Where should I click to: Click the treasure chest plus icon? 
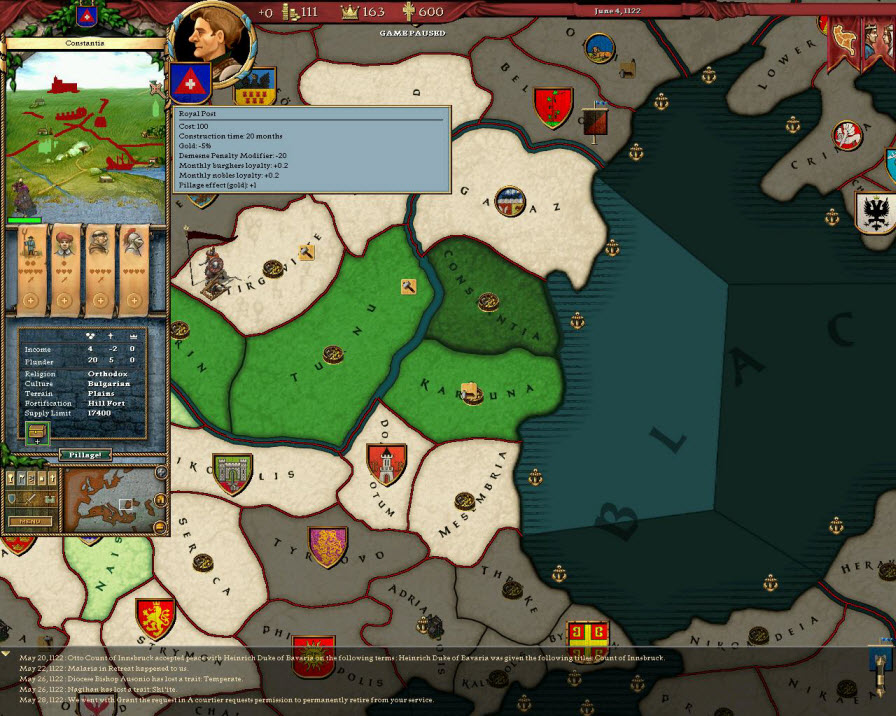click(37, 435)
